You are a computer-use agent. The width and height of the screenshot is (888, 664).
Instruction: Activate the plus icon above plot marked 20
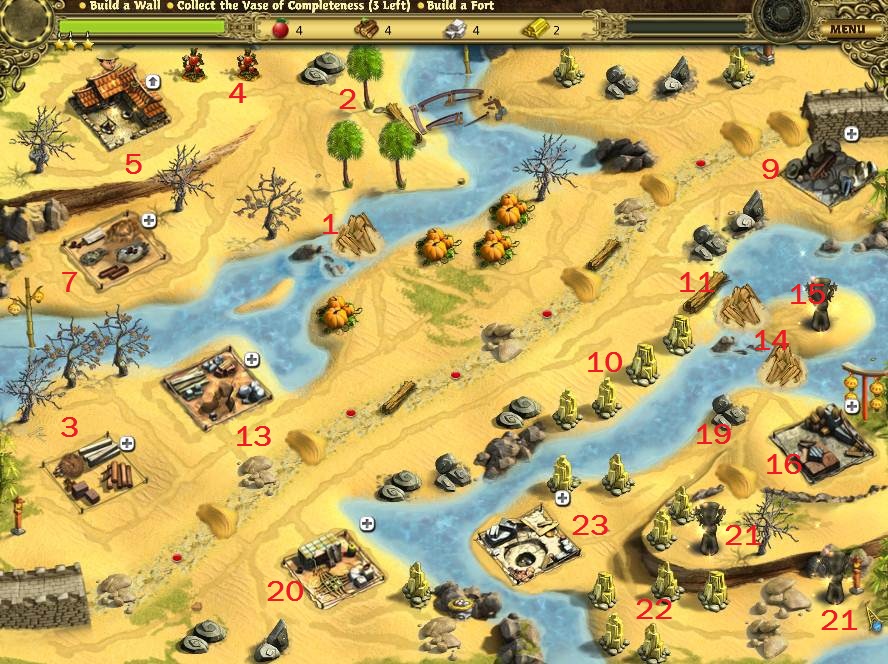click(x=367, y=523)
